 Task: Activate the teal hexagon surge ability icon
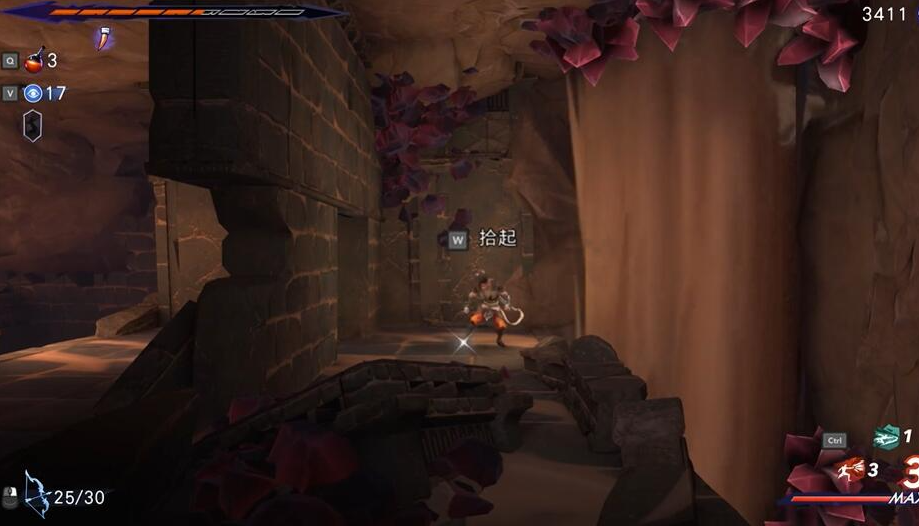click(885, 437)
